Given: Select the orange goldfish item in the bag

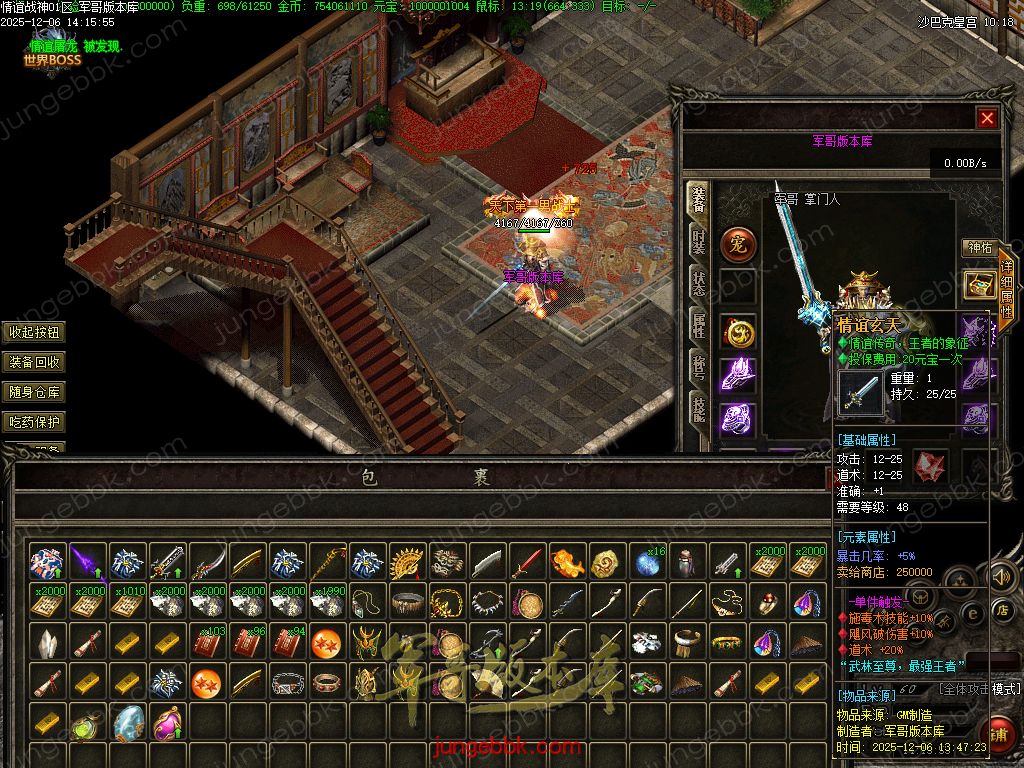Looking at the screenshot, I should (x=567, y=563).
